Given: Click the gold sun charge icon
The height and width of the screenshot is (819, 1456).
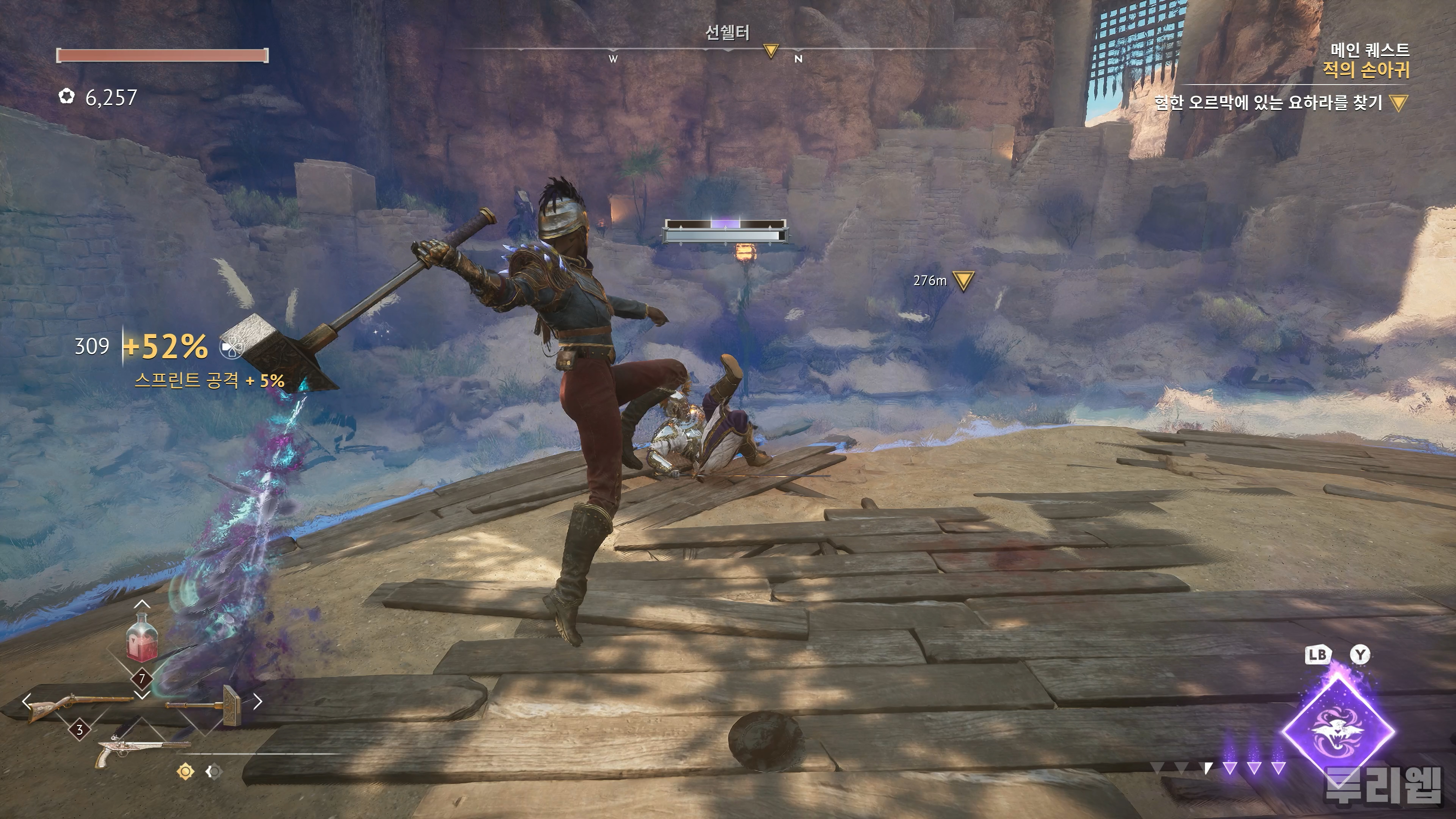Looking at the screenshot, I should [x=185, y=771].
